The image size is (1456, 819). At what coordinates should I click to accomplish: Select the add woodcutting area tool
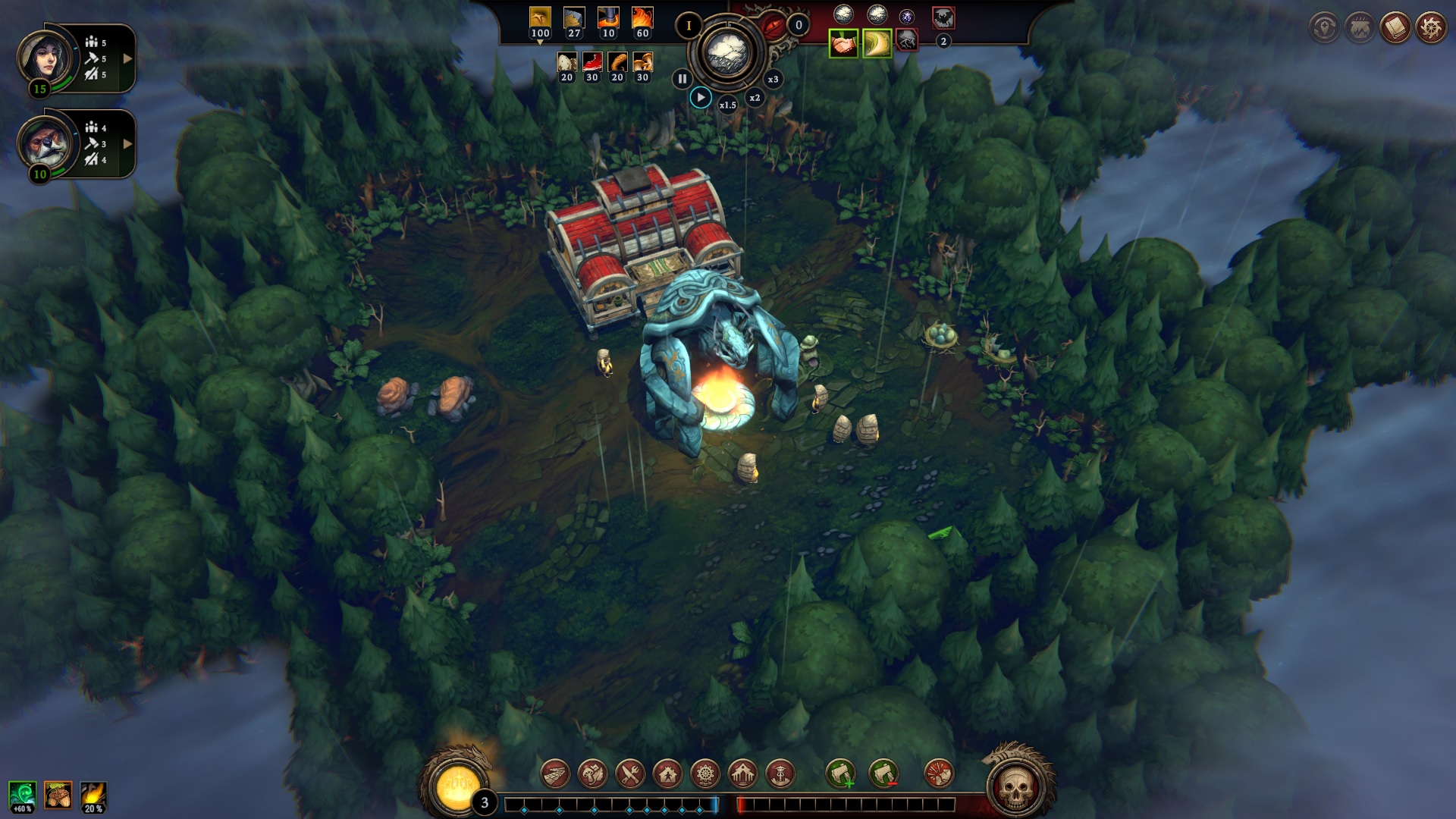(840, 774)
